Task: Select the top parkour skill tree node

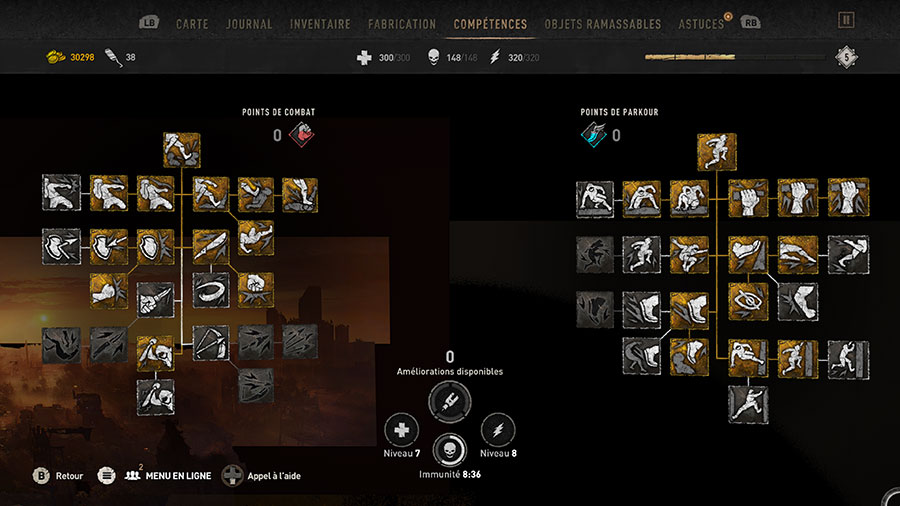Action: 717,152
